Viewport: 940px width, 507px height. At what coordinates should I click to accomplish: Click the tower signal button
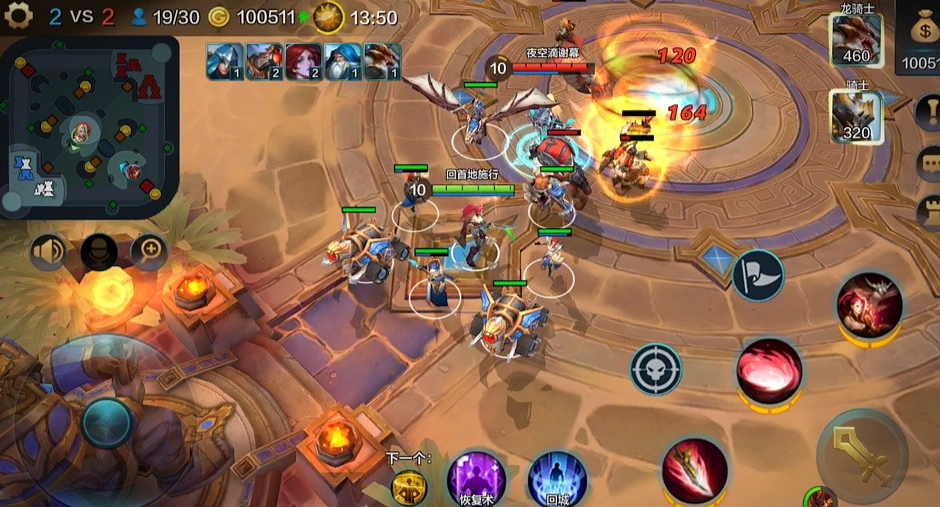pyautogui.click(x=929, y=212)
